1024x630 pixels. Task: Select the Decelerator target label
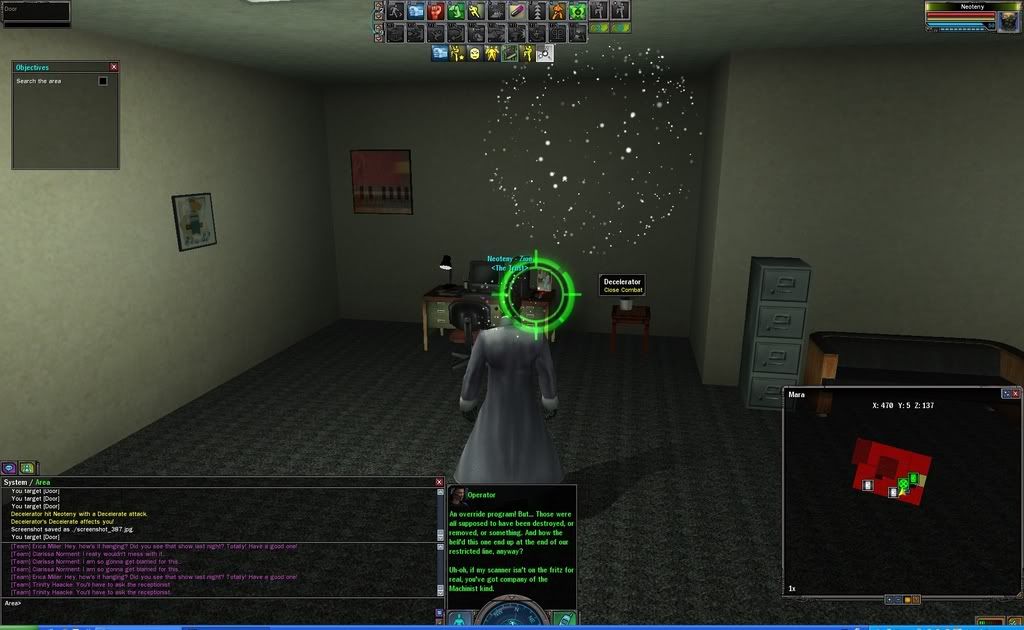point(623,285)
